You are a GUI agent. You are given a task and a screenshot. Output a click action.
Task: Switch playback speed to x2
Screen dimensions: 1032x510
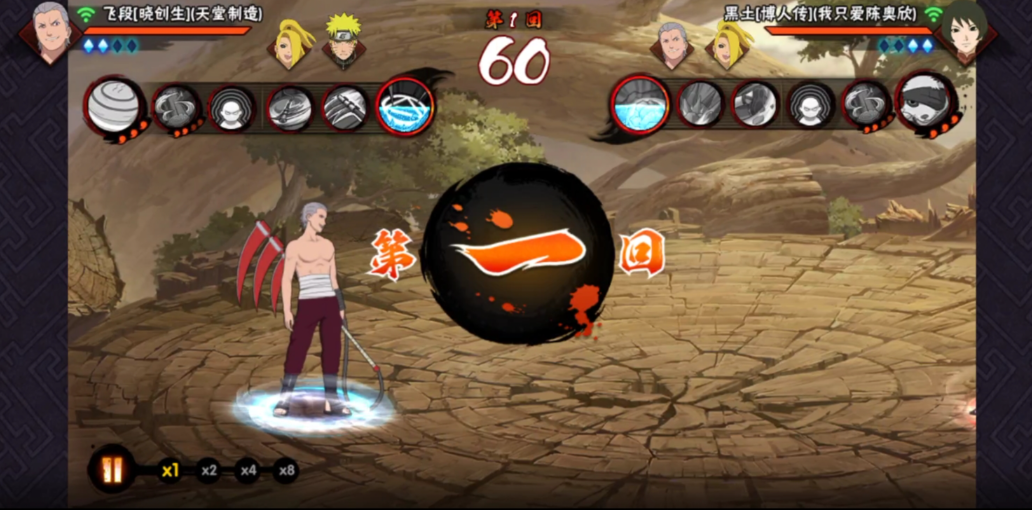click(208, 470)
